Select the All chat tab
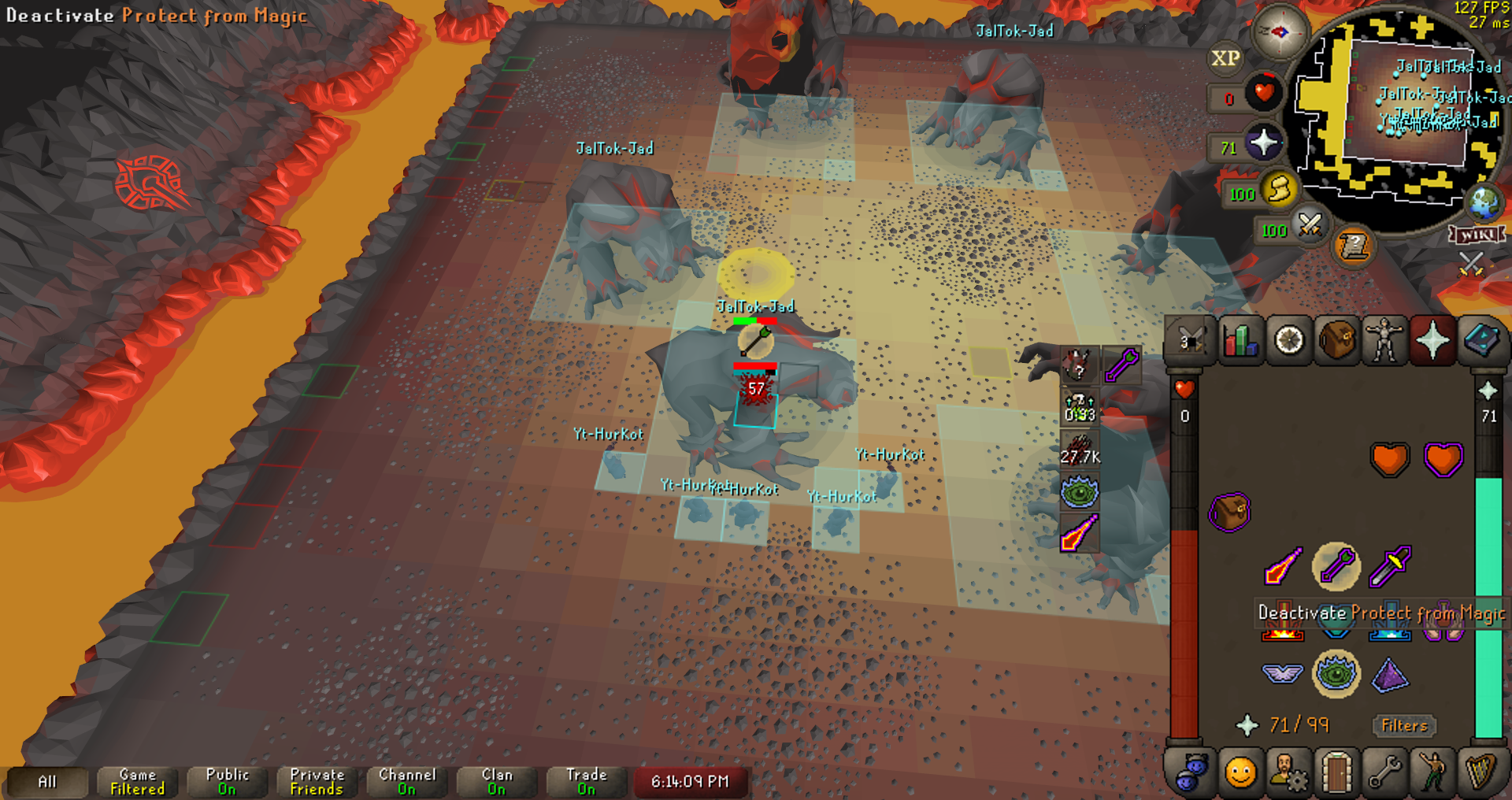 pos(47,782)
